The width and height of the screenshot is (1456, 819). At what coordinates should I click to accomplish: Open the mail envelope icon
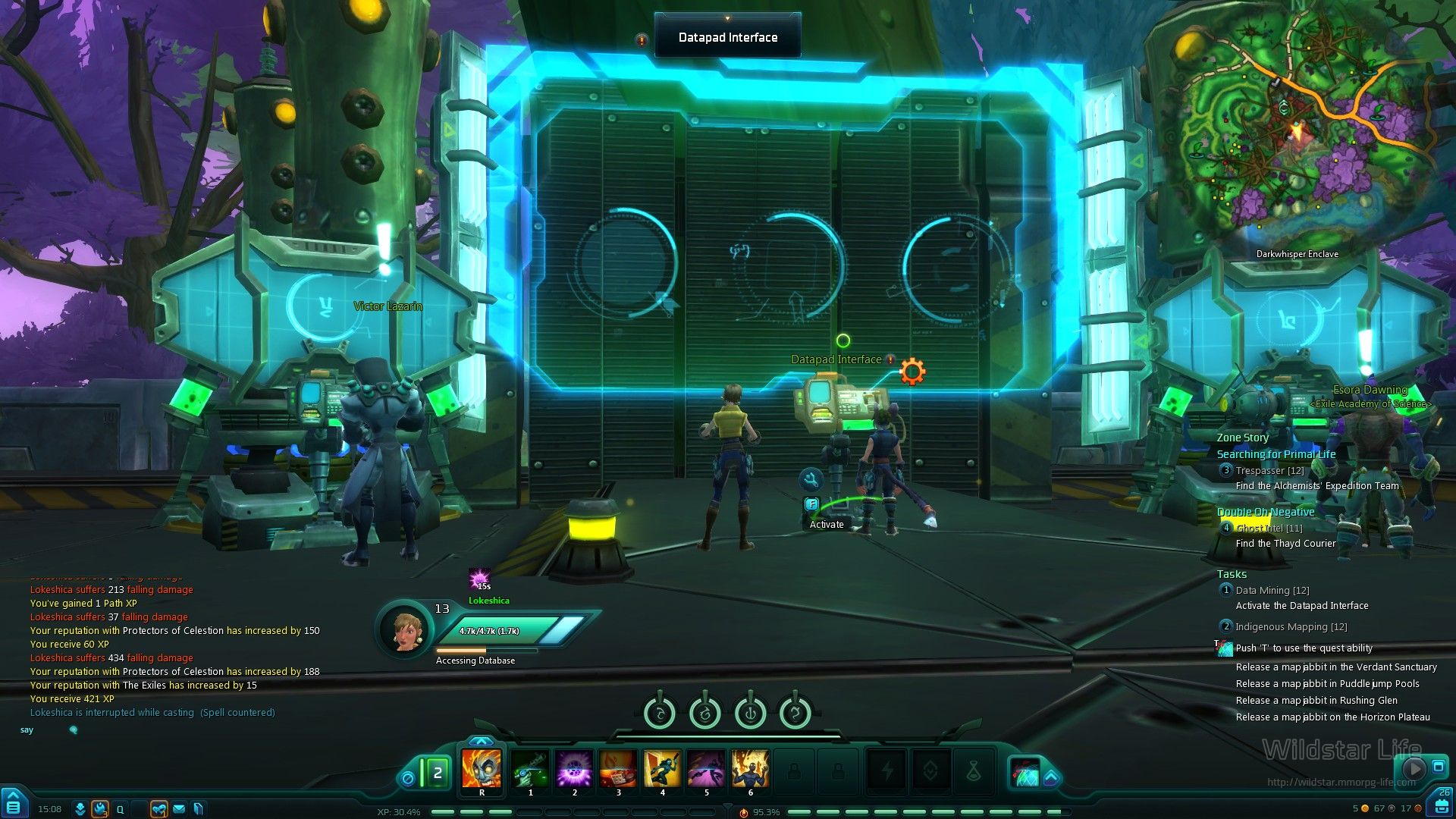click(179, 809)
